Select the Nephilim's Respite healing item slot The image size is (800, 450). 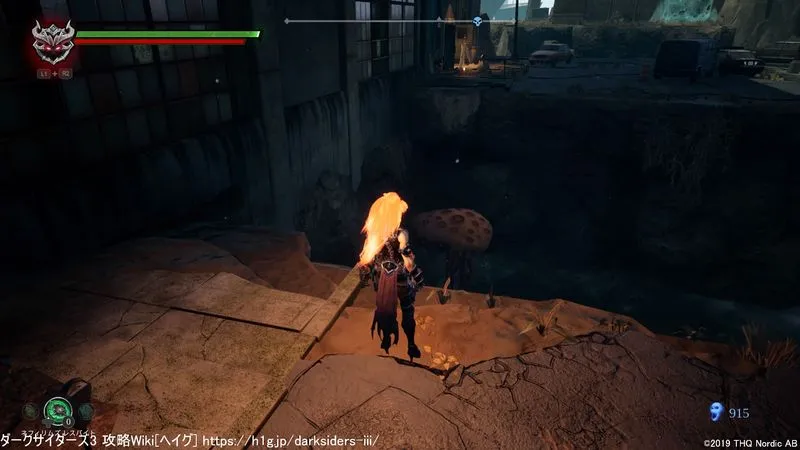[x=56, y=409]
